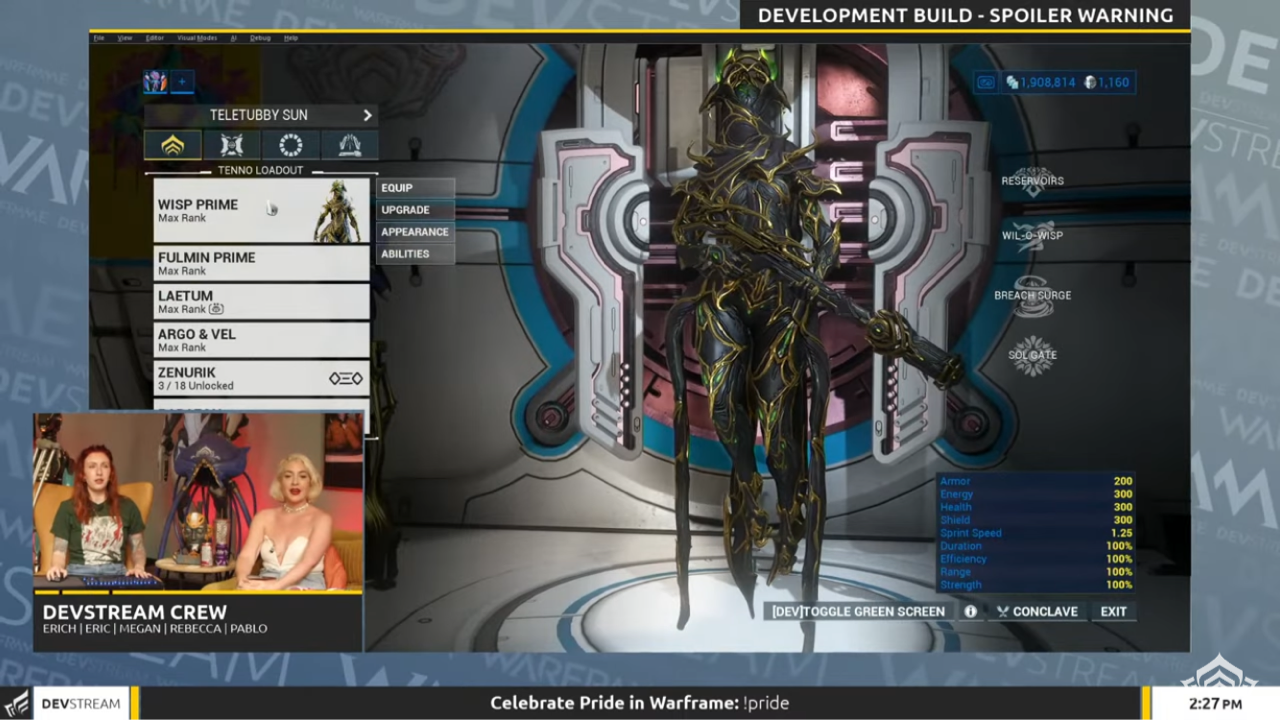Check the Sprint Speed stat value
Screen dimensions: 1280x720
(1120, 533)
